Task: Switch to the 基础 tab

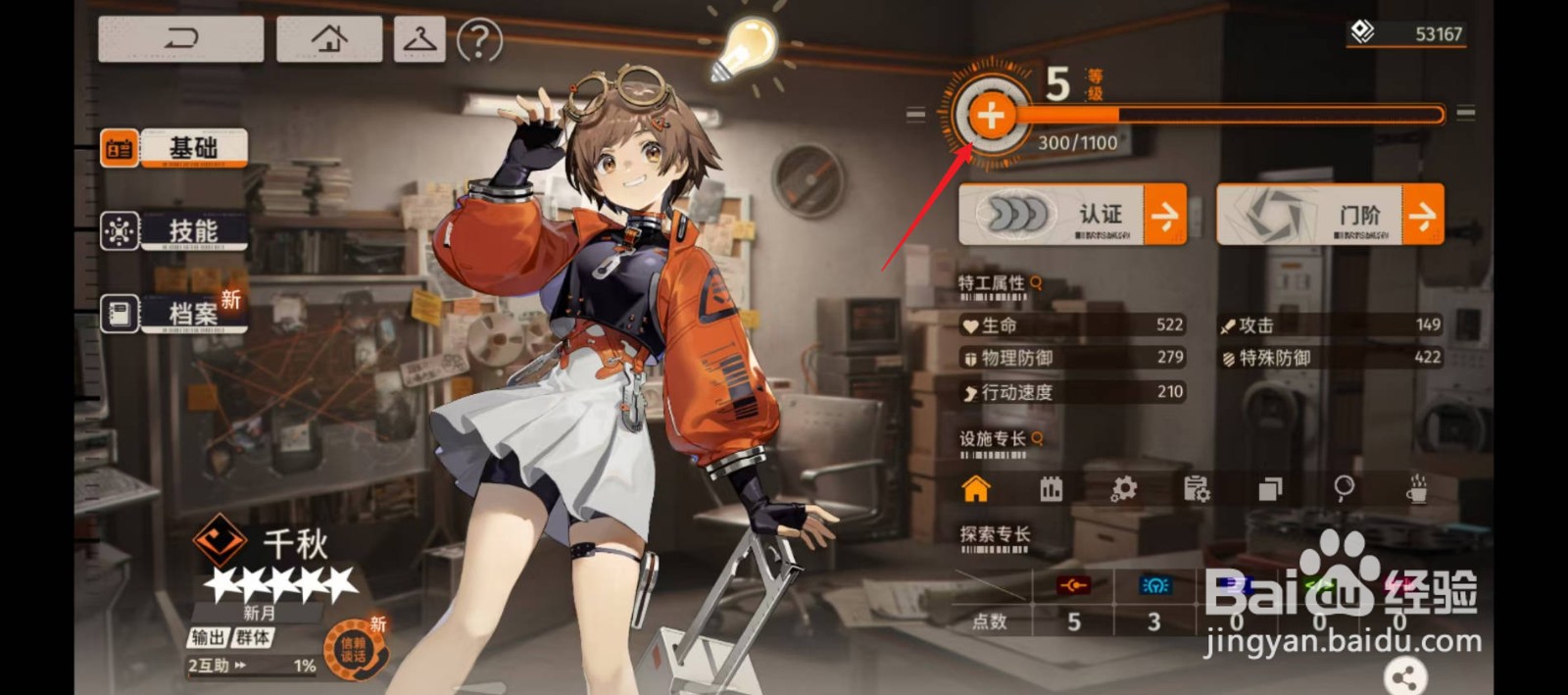Action: click(x=173, y=149)
